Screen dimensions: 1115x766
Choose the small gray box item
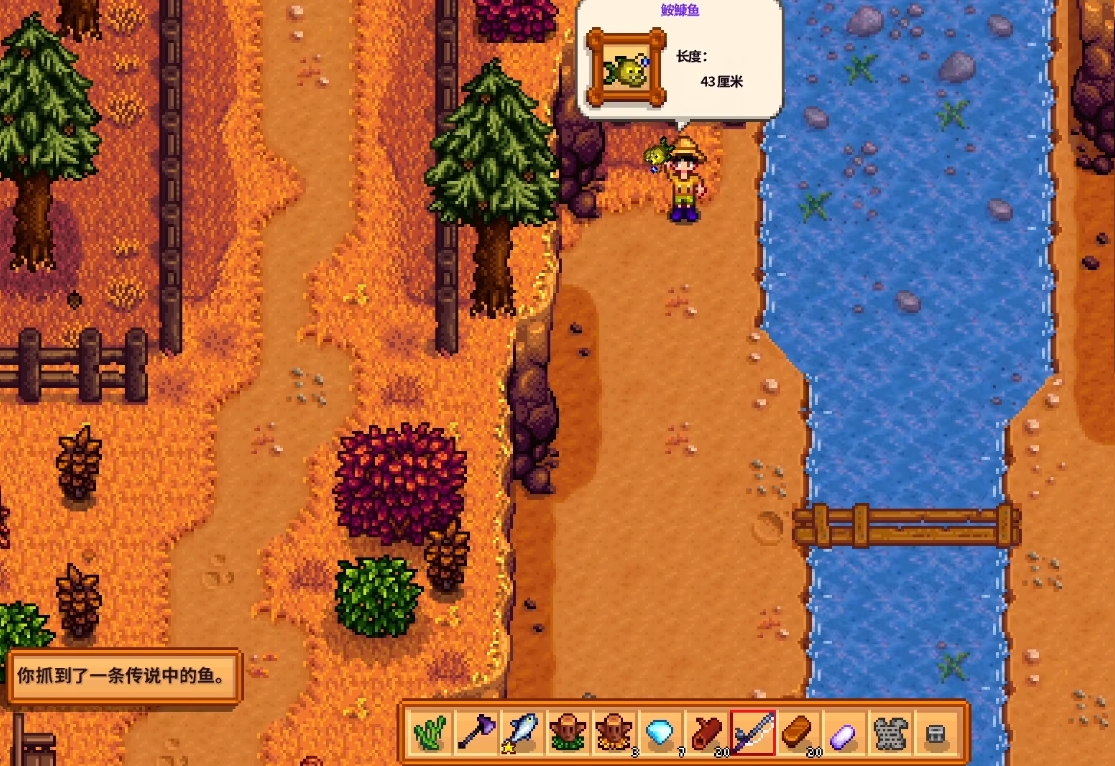[936, 733]
